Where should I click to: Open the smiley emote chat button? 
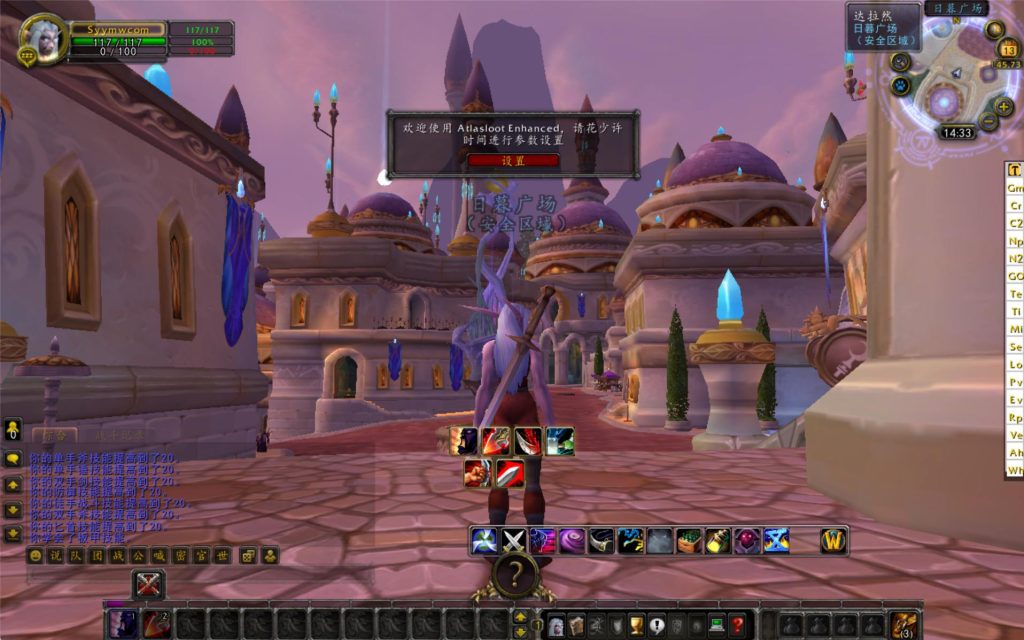coord(36,555)
